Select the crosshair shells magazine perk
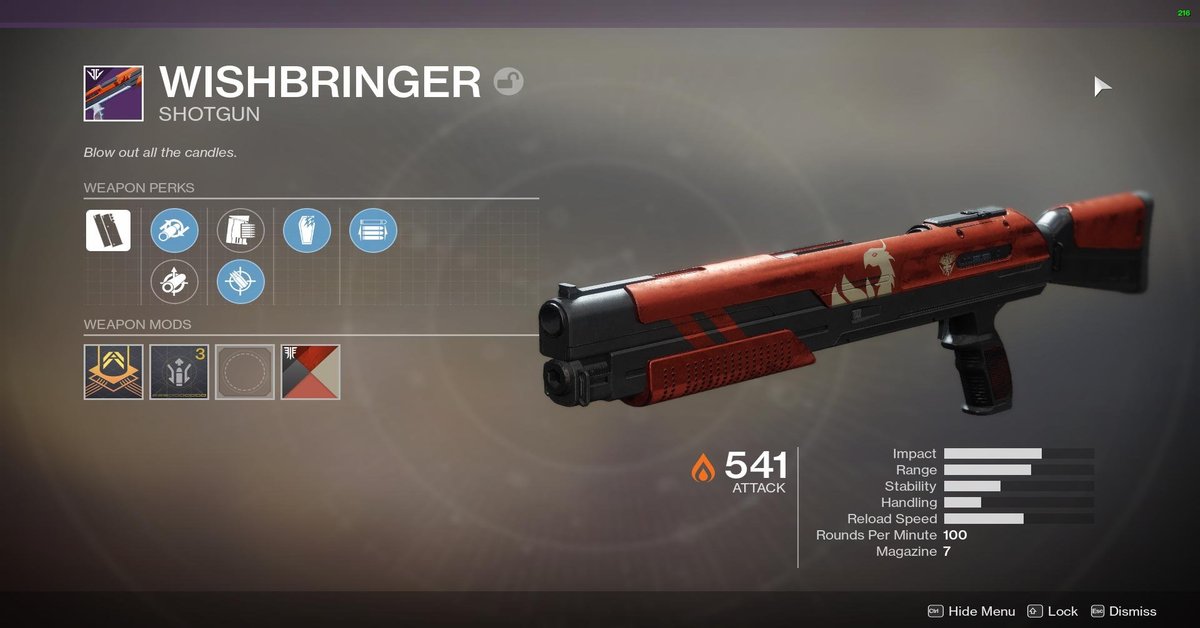Viewport: 1200px width, 628px height. coord(241,282)
